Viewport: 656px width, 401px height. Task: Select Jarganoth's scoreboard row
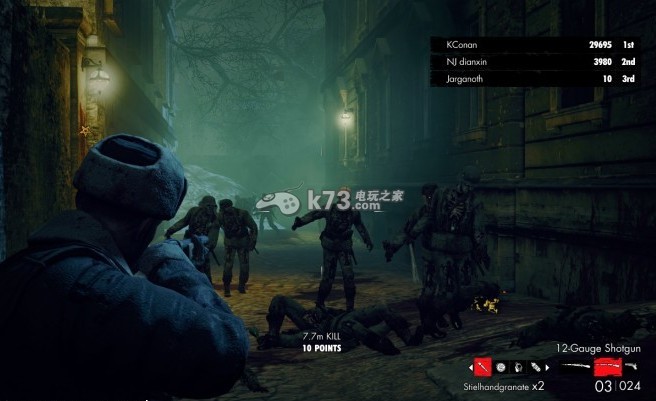pos(535,78)
